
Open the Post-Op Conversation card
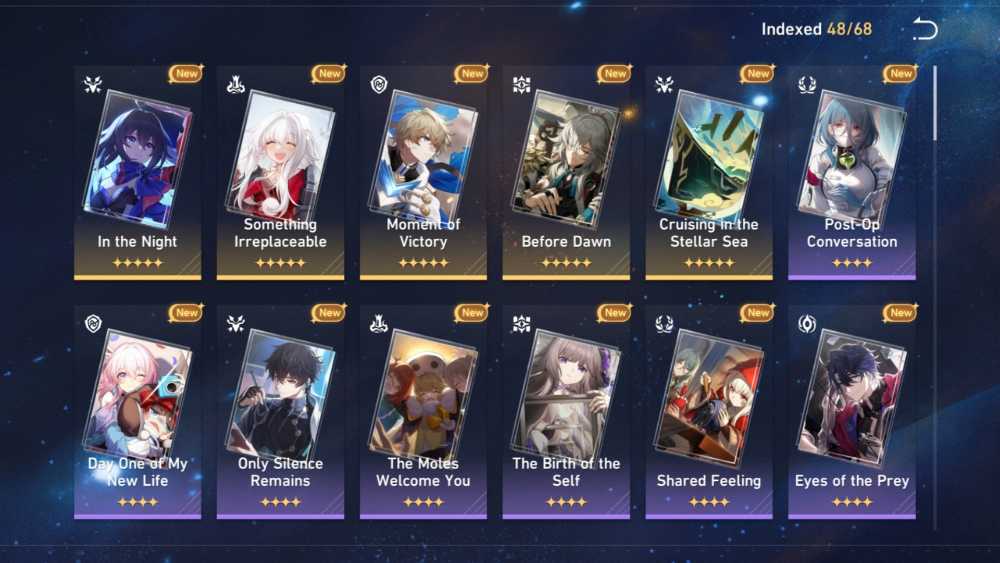(x=851, y=172)
